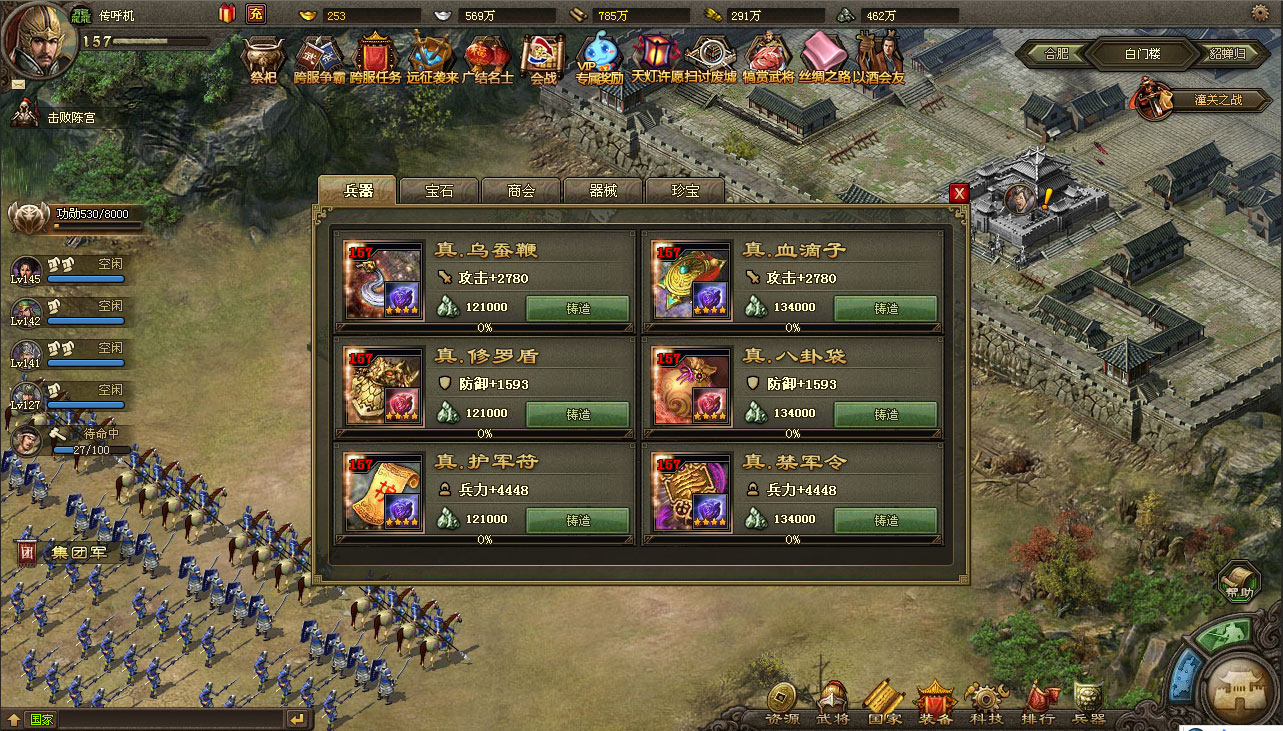Open the 商会 tab

point(521,190)
